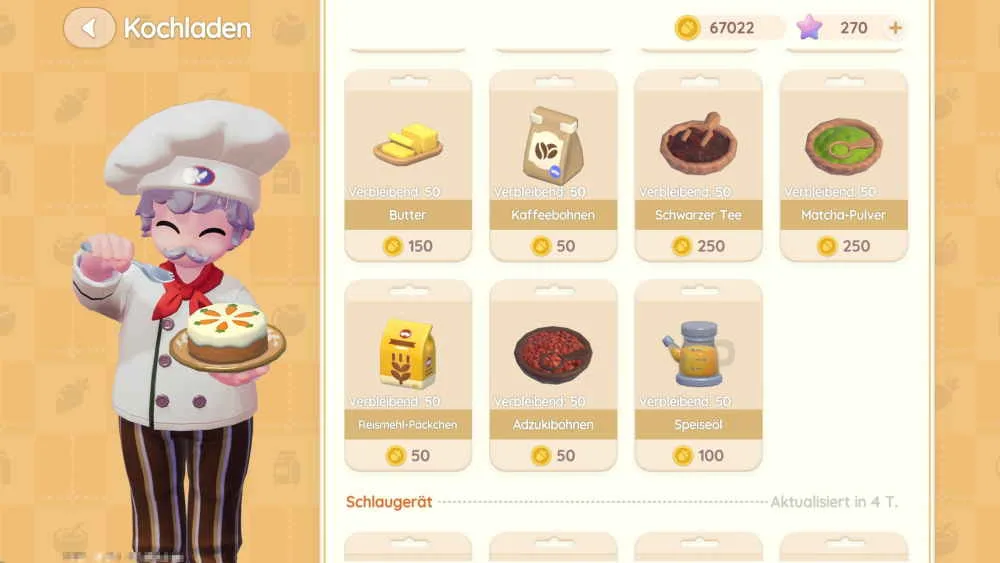1000x563 pixels.
Task: Choose the Schwarzer Tee item
Action: (x=698, y=165)
